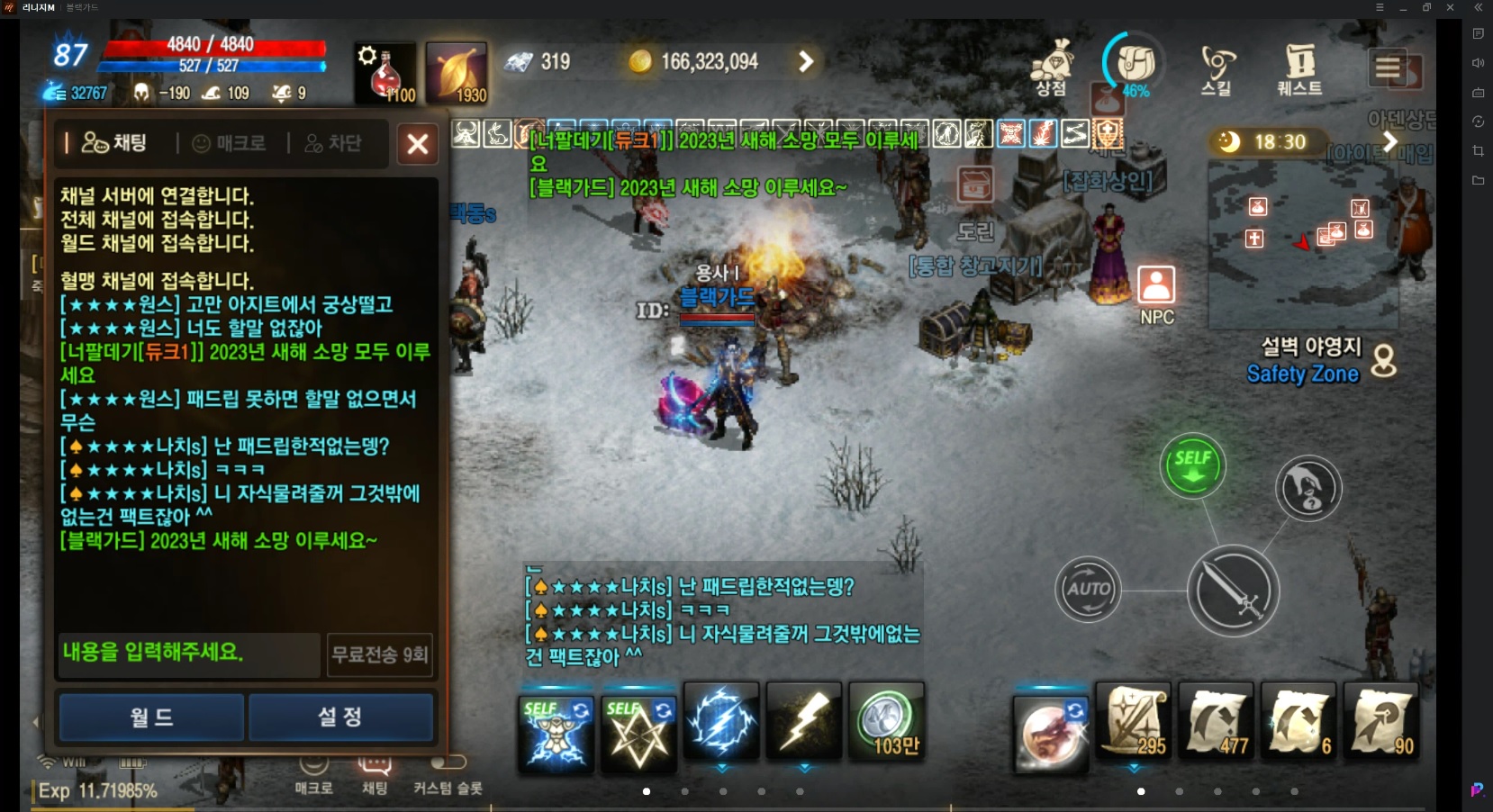Expand the currency bar right arrow
This screenshot has width=1493, height=812.
coord(804,60)
